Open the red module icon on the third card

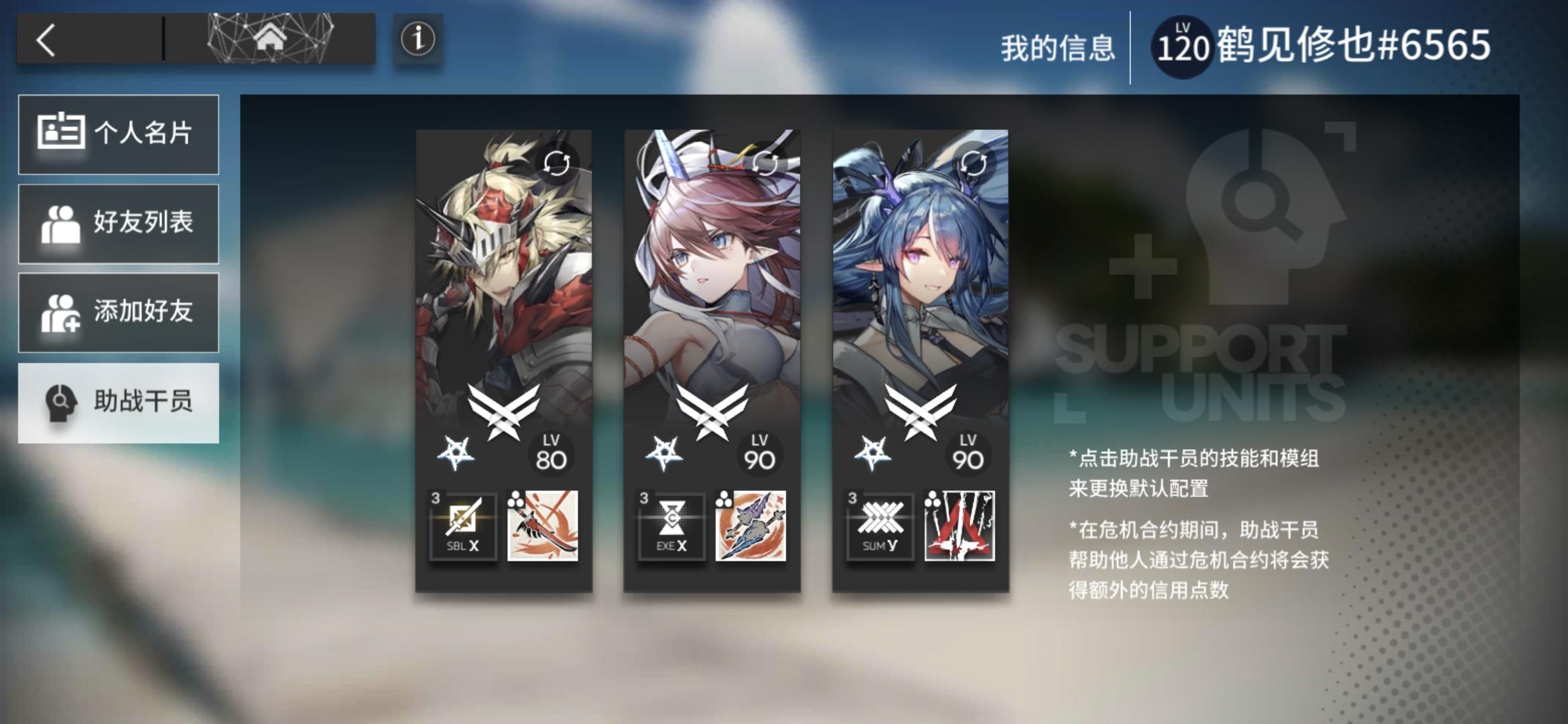961,528
